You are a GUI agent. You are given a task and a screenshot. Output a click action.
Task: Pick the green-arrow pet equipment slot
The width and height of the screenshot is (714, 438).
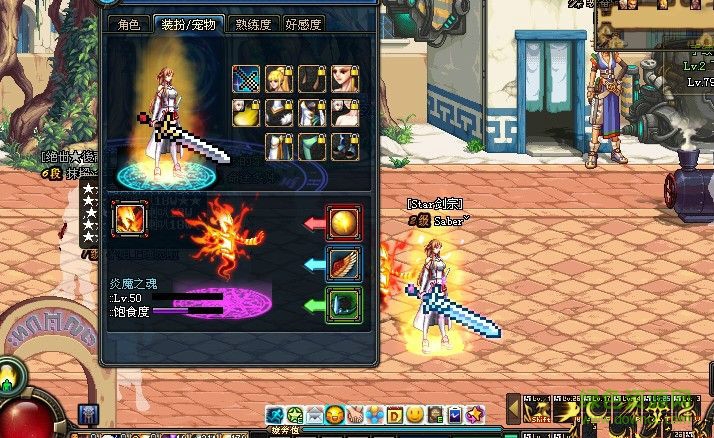tap(344, 303)
